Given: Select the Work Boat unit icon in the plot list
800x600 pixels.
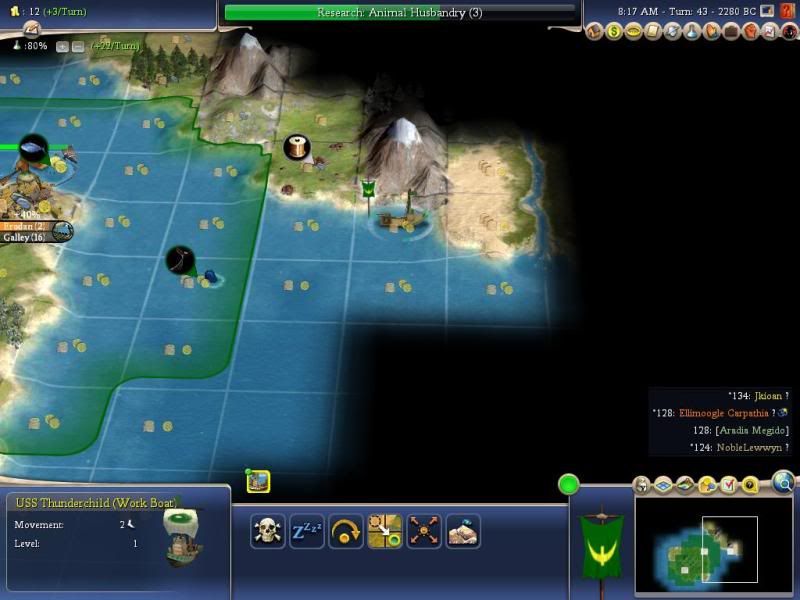Looking at the screenshot, I should [258, 481].
